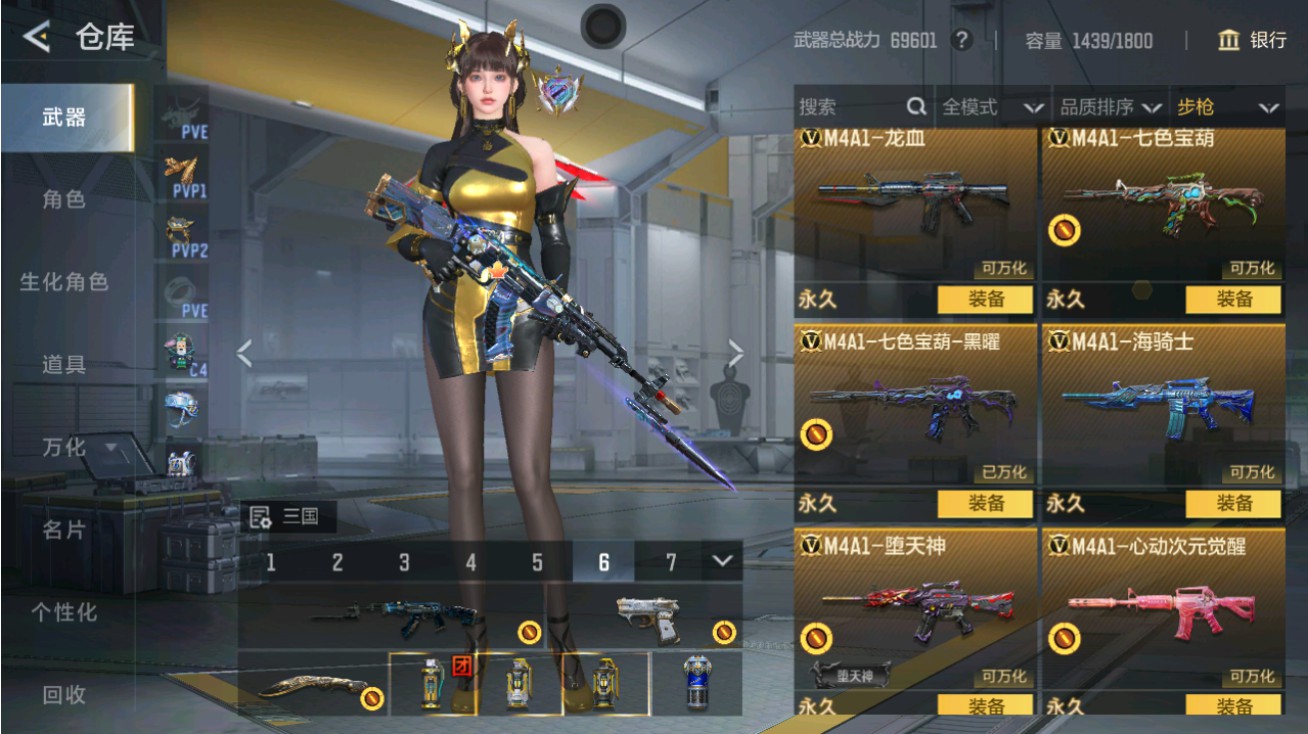Switch to the 角色 tab
The height and width of the screenshot is (734, 1308).
tap(65, 200)
